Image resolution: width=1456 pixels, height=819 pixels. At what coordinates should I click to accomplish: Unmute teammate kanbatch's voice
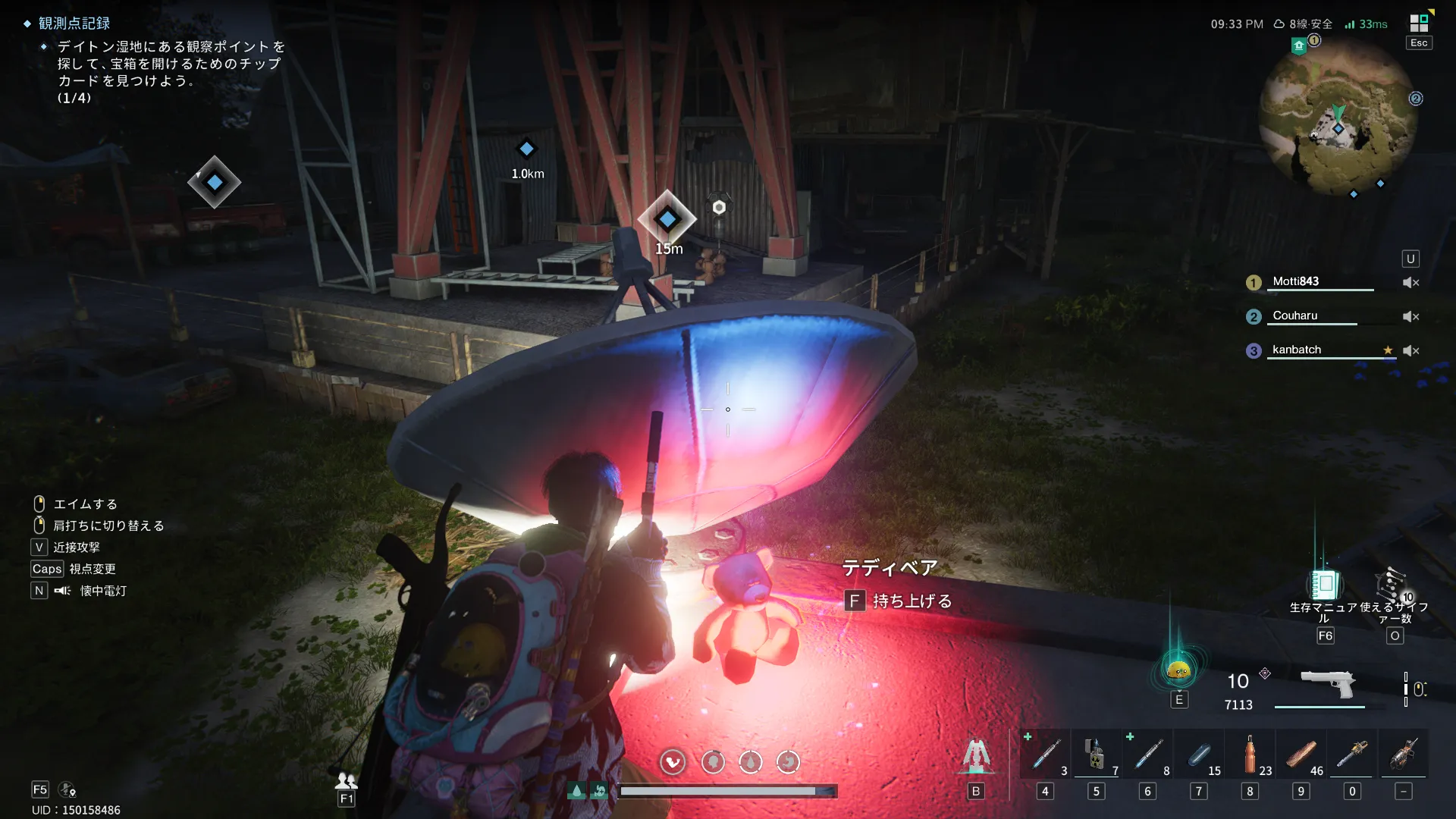point(1410,350)
